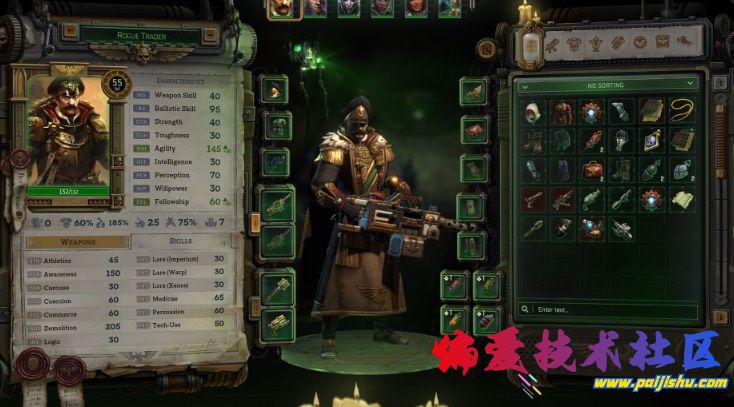
Task: Open the red wax seal button
Action: click(18, 160)
